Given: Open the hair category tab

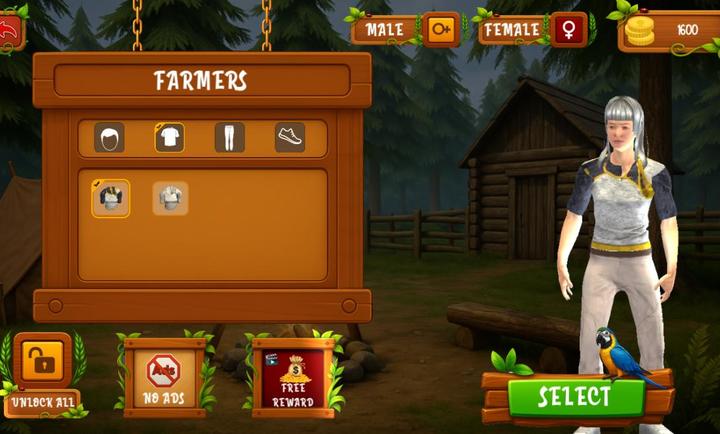Looking at the screenshot, I should (109, 138).
